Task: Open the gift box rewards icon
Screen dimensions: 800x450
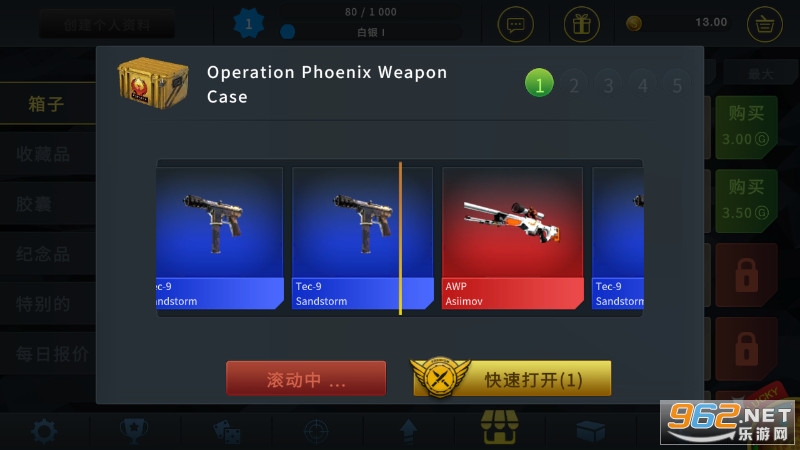Action: [582, 23]
